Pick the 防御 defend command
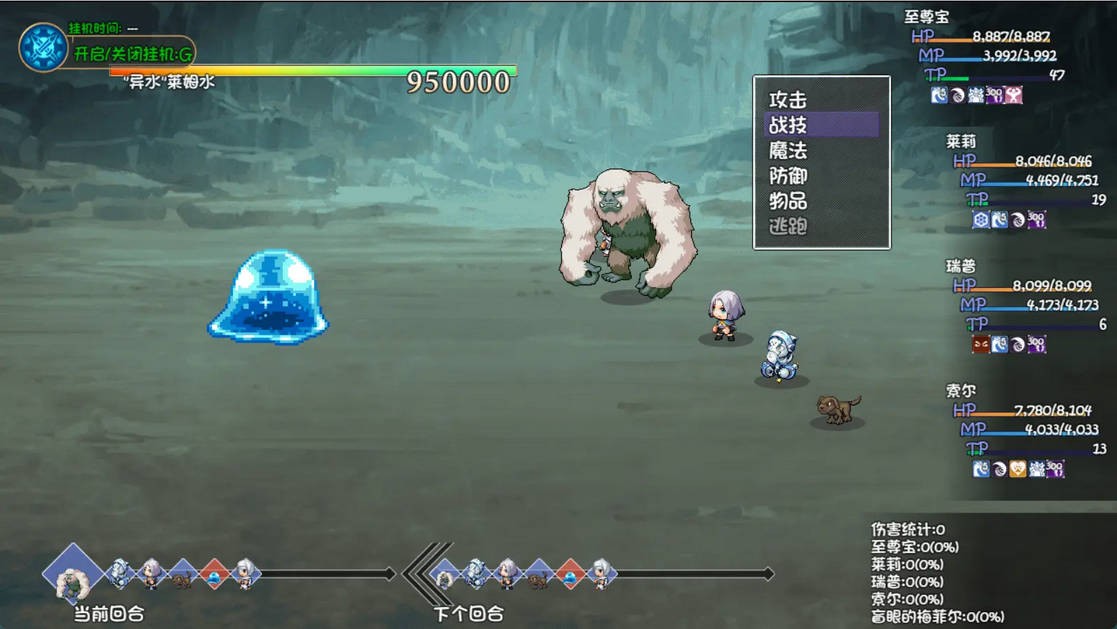This screenshot has width=1117, height=629. (x=788, y=176)
